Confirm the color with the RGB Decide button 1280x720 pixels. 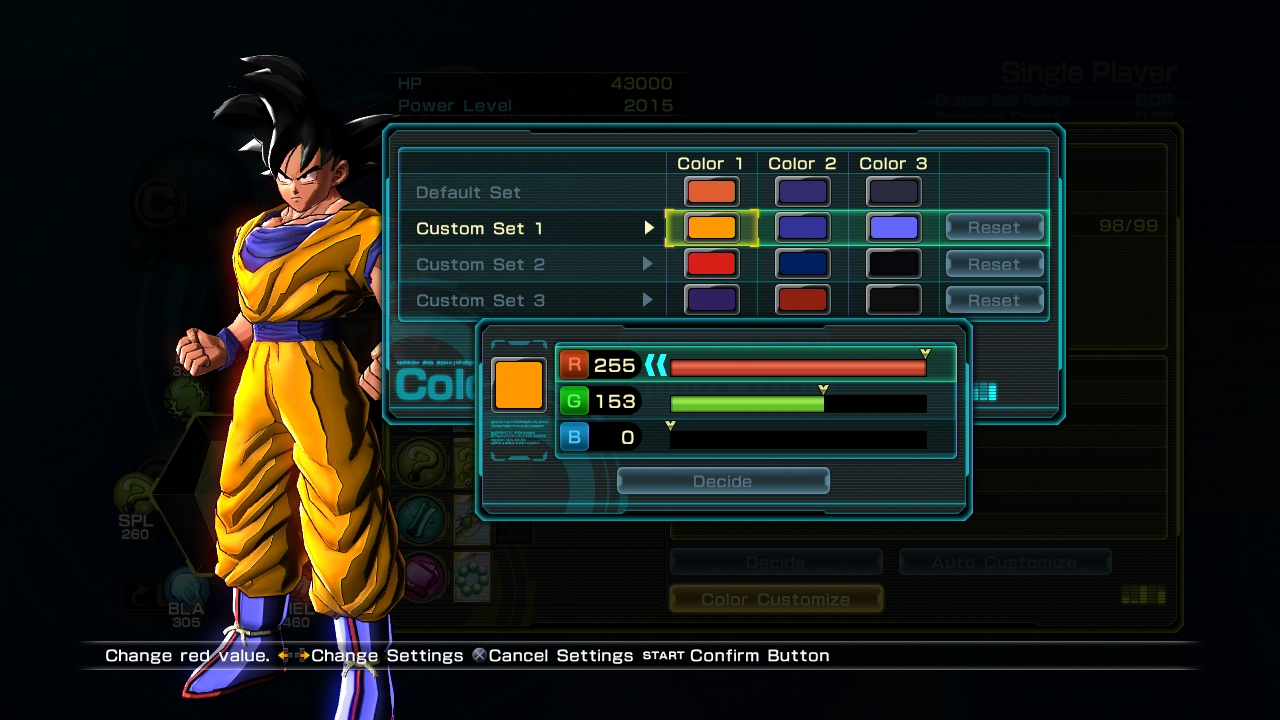pyautogui.click(x=723, y=482)
